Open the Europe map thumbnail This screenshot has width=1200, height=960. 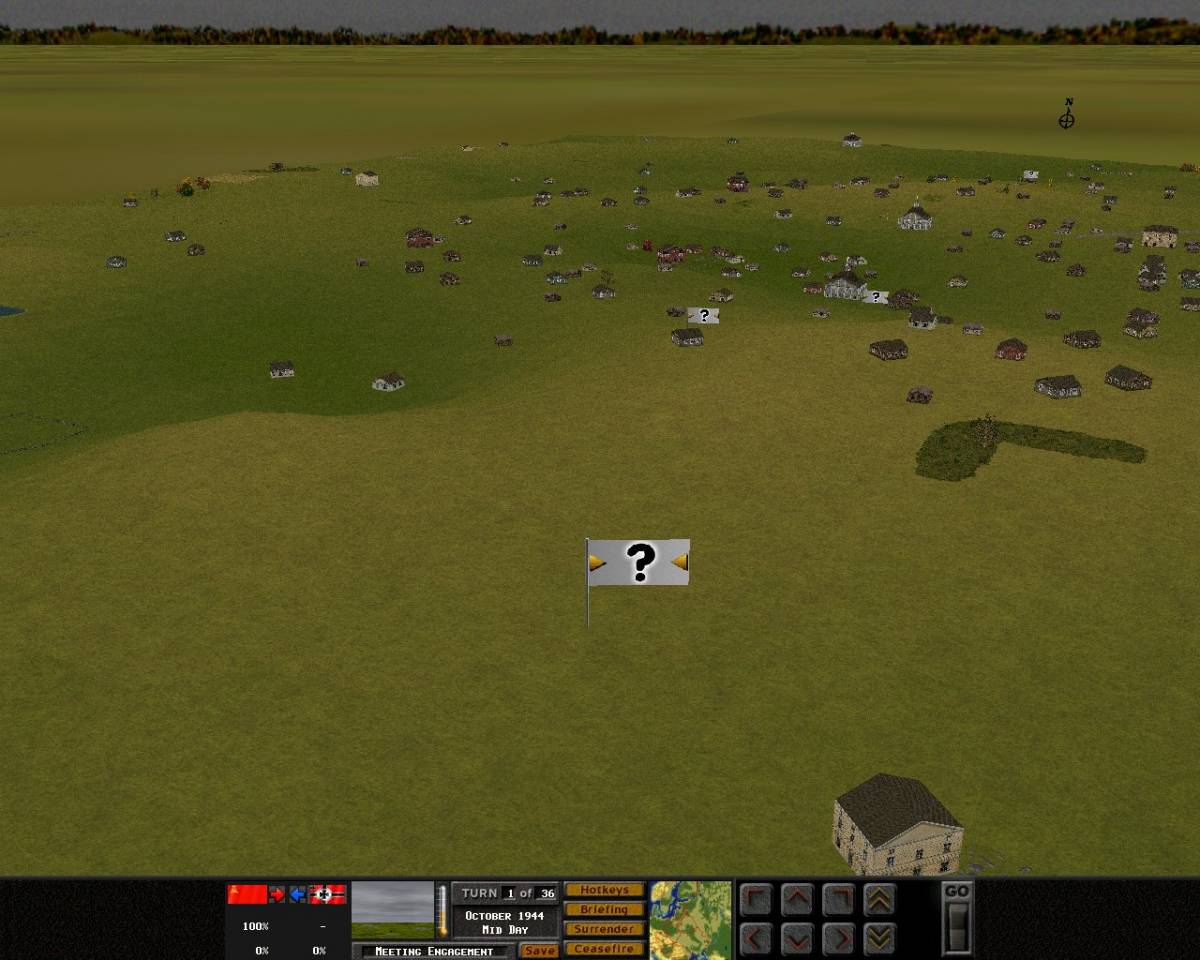[690, 919]
